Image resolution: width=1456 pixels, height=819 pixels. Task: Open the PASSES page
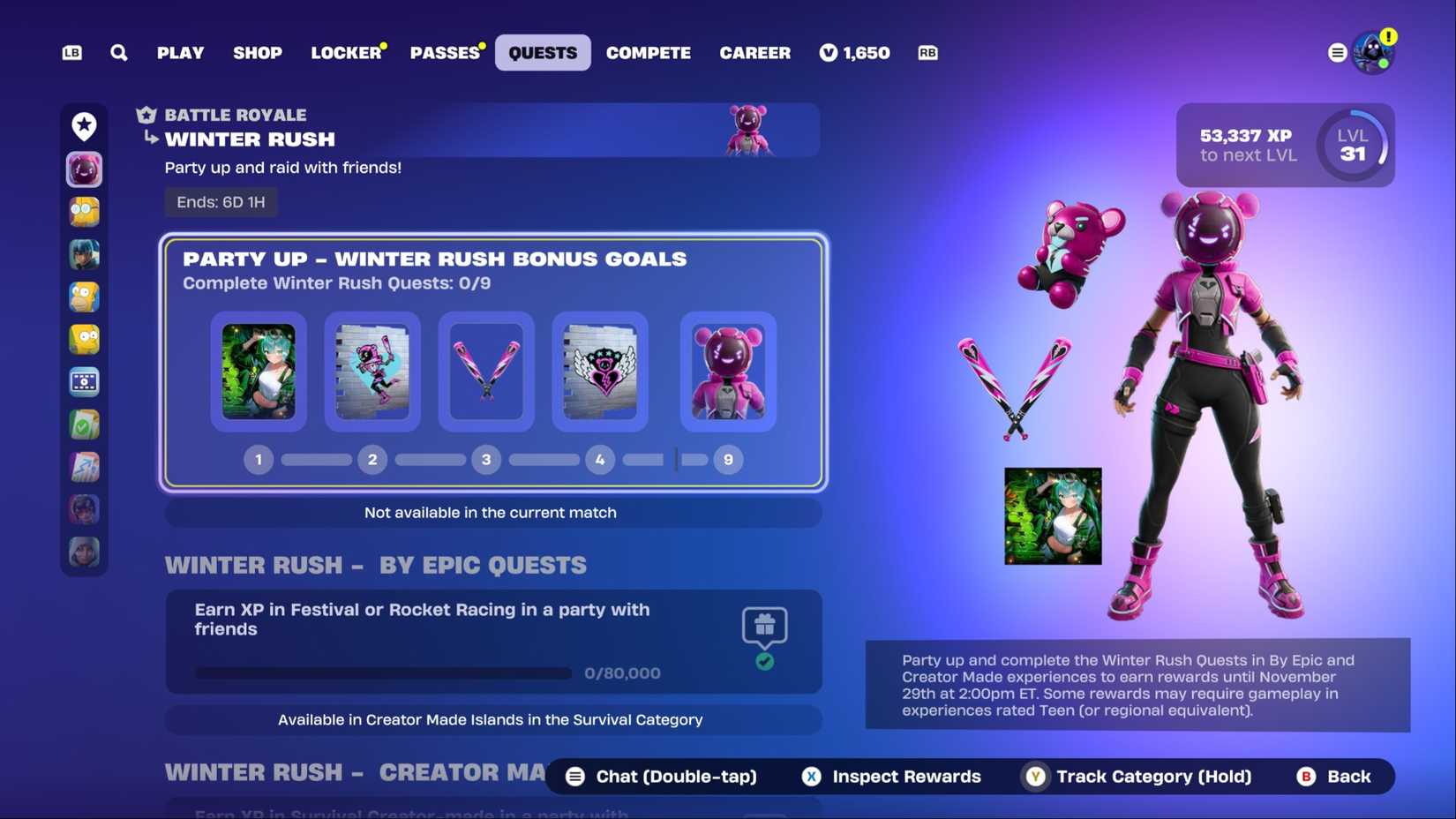coord(445,52)
